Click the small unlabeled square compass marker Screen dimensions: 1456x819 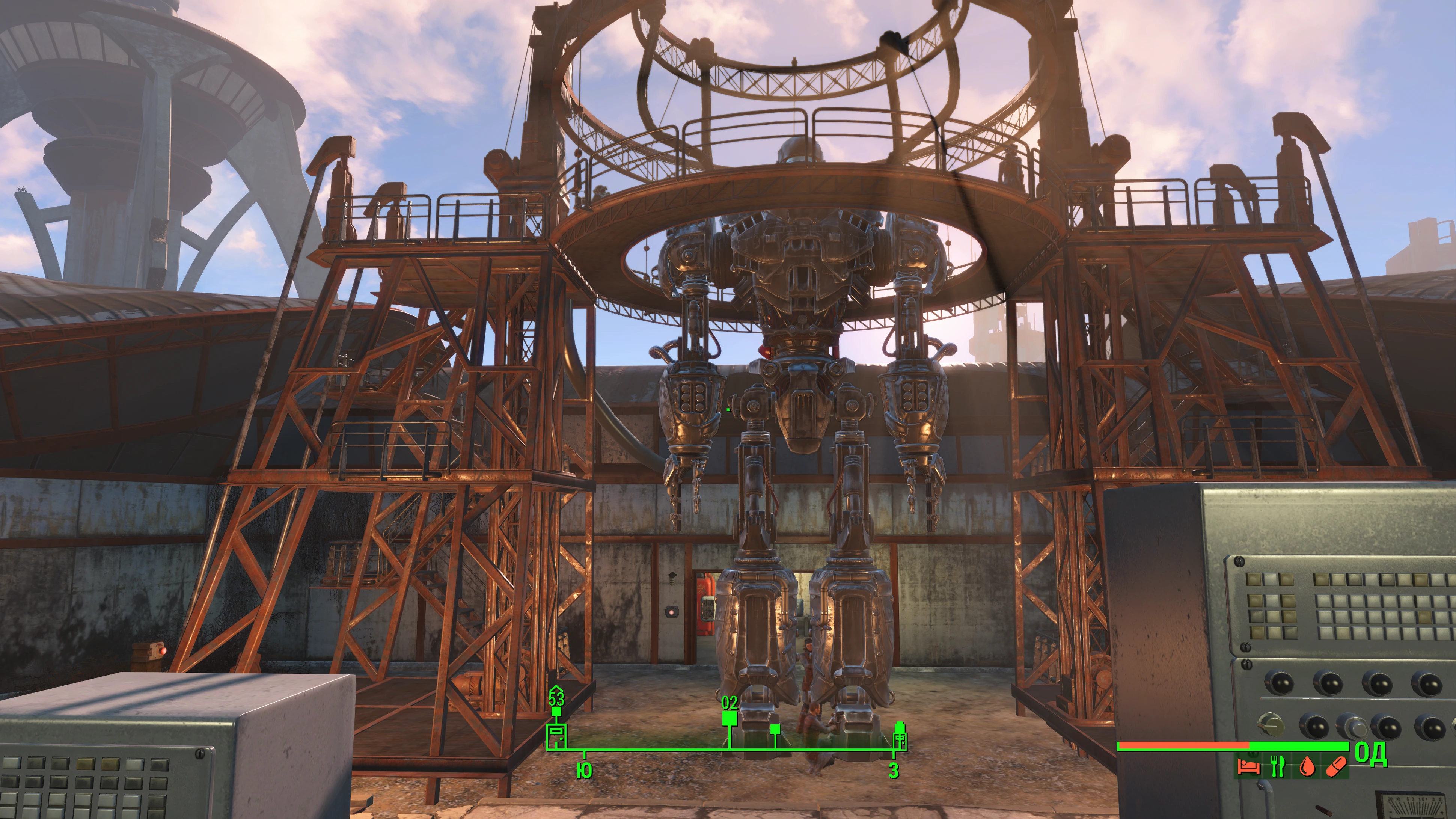click(775, 729)
